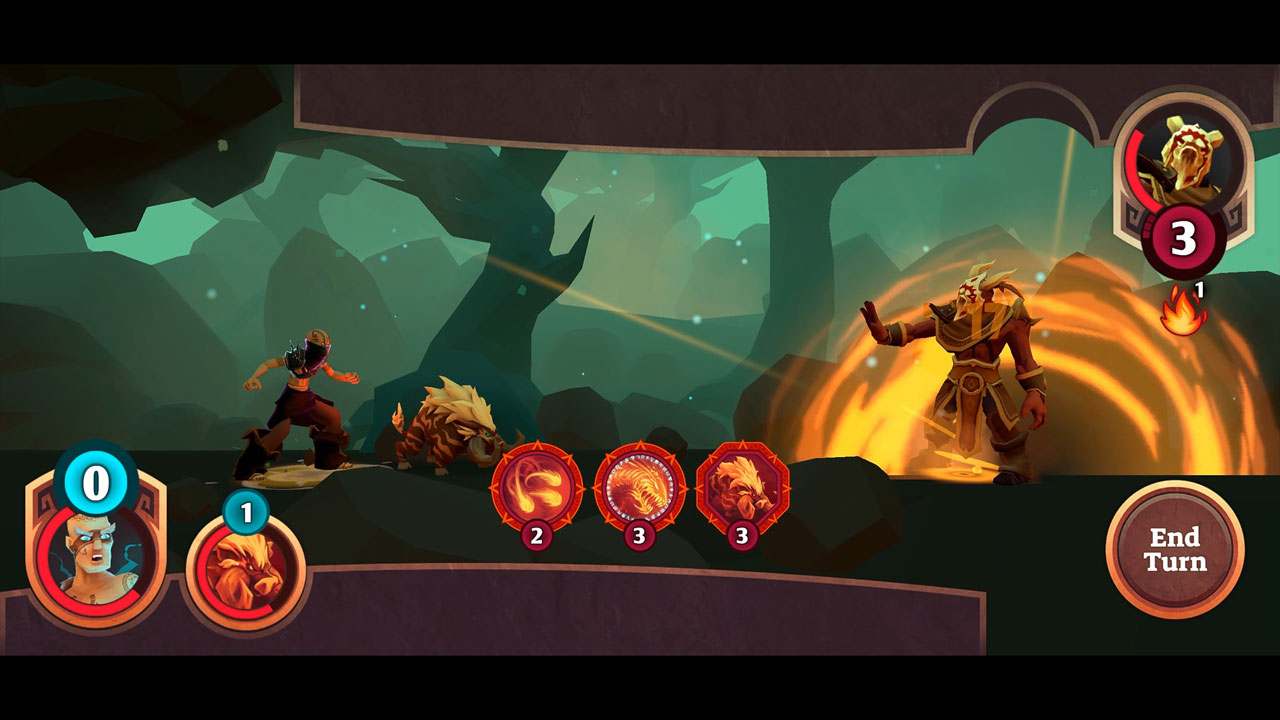
Task: Select the triple fireball card
Action: tap(537, 488)
